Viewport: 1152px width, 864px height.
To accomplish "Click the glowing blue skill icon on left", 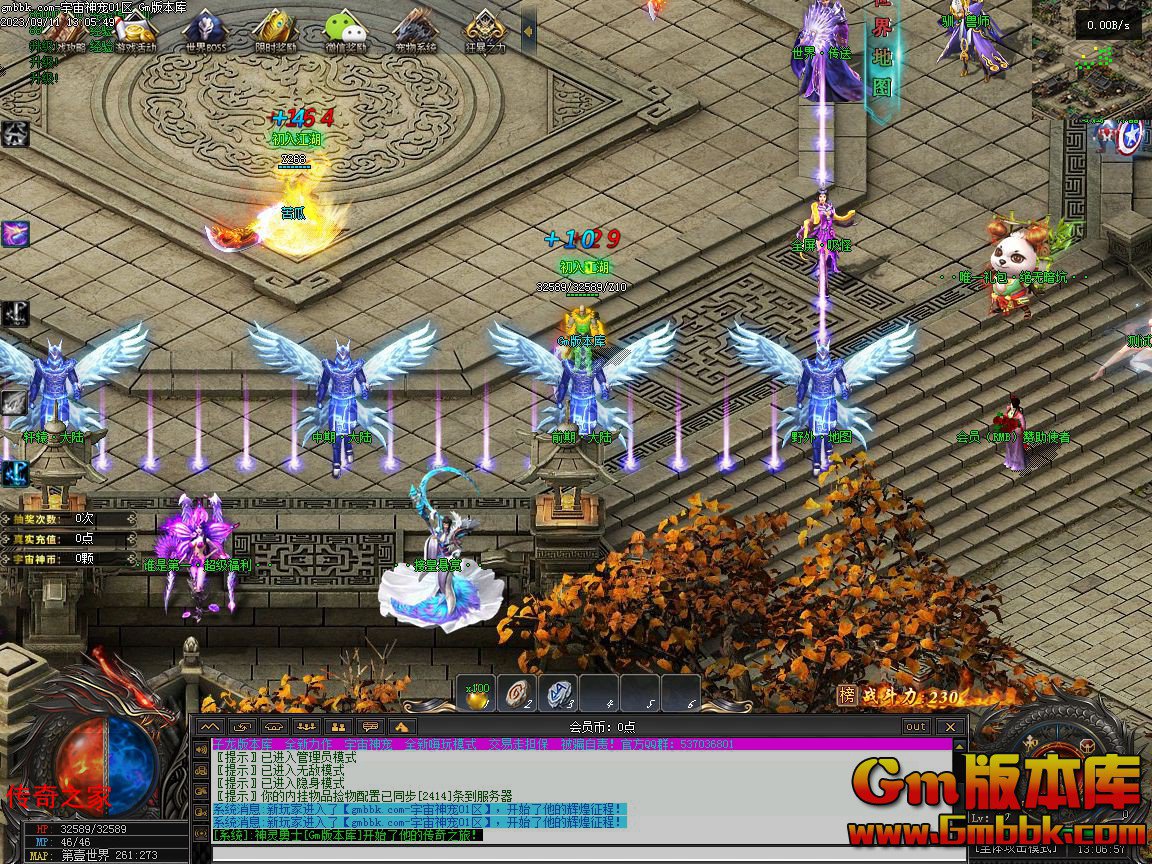I will (x=15, y=472).
